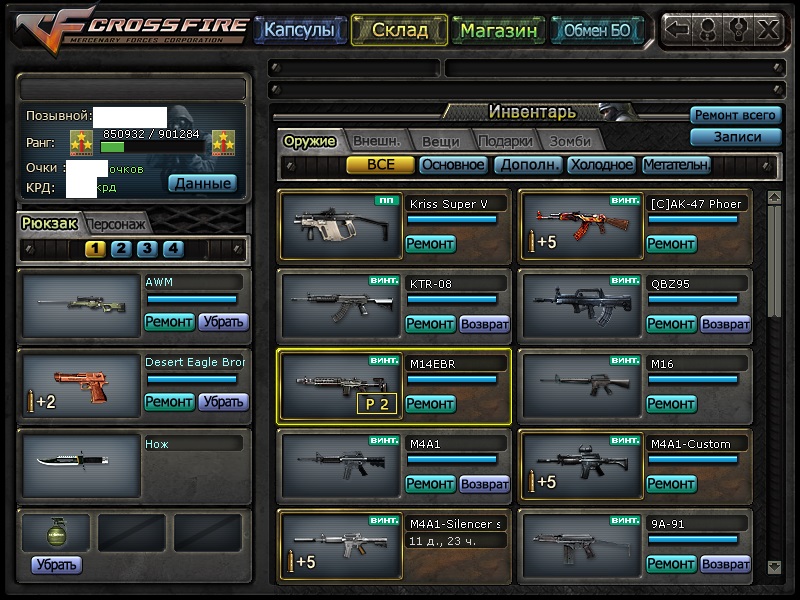Open the Записи records

tap(735, 137)
